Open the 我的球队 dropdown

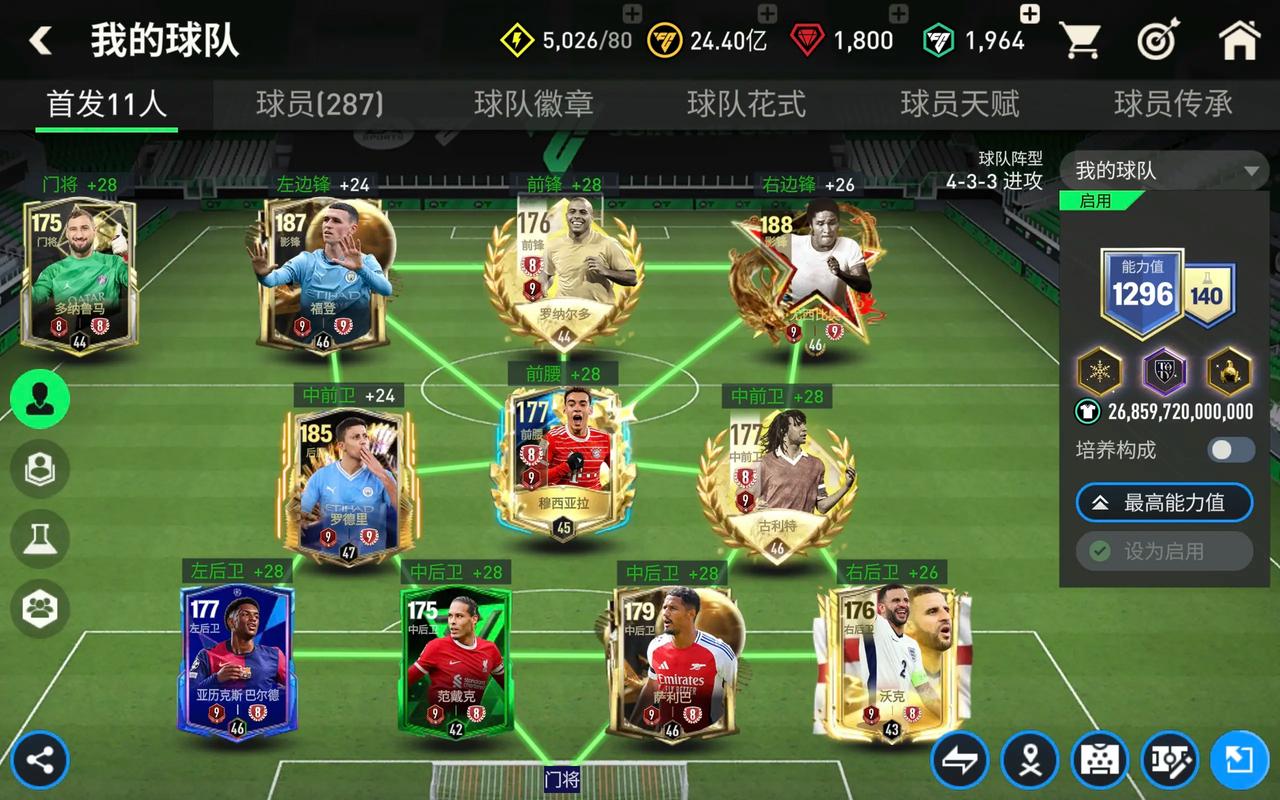point(1160,170)
